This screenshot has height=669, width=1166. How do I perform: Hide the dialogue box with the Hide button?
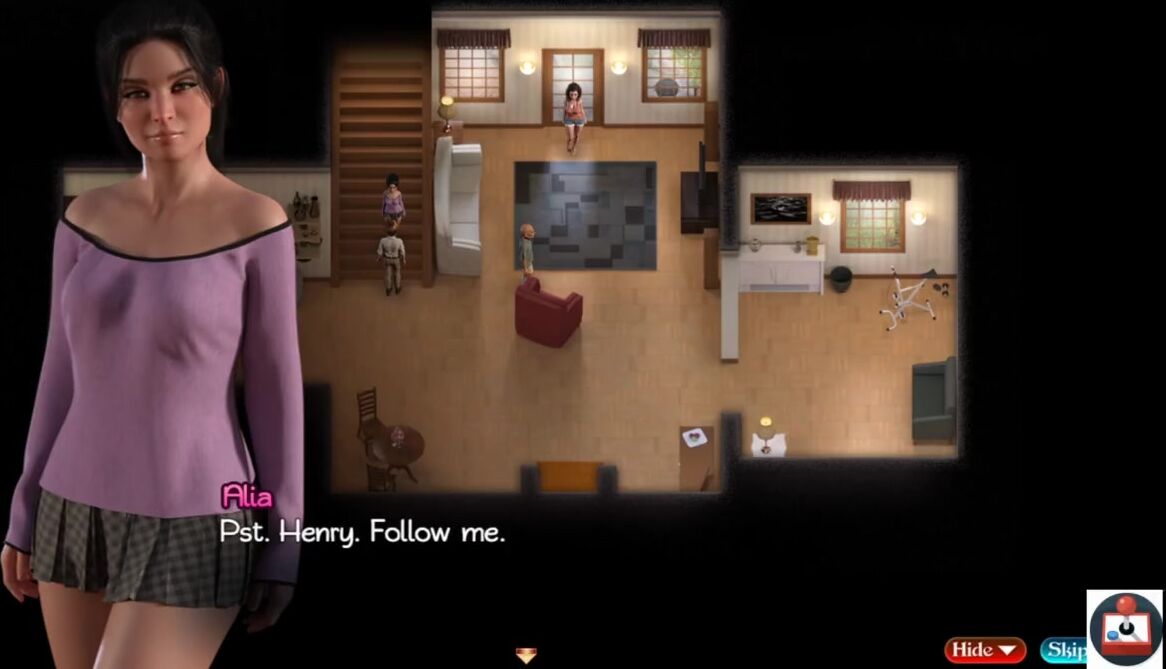tap(984, 650)
